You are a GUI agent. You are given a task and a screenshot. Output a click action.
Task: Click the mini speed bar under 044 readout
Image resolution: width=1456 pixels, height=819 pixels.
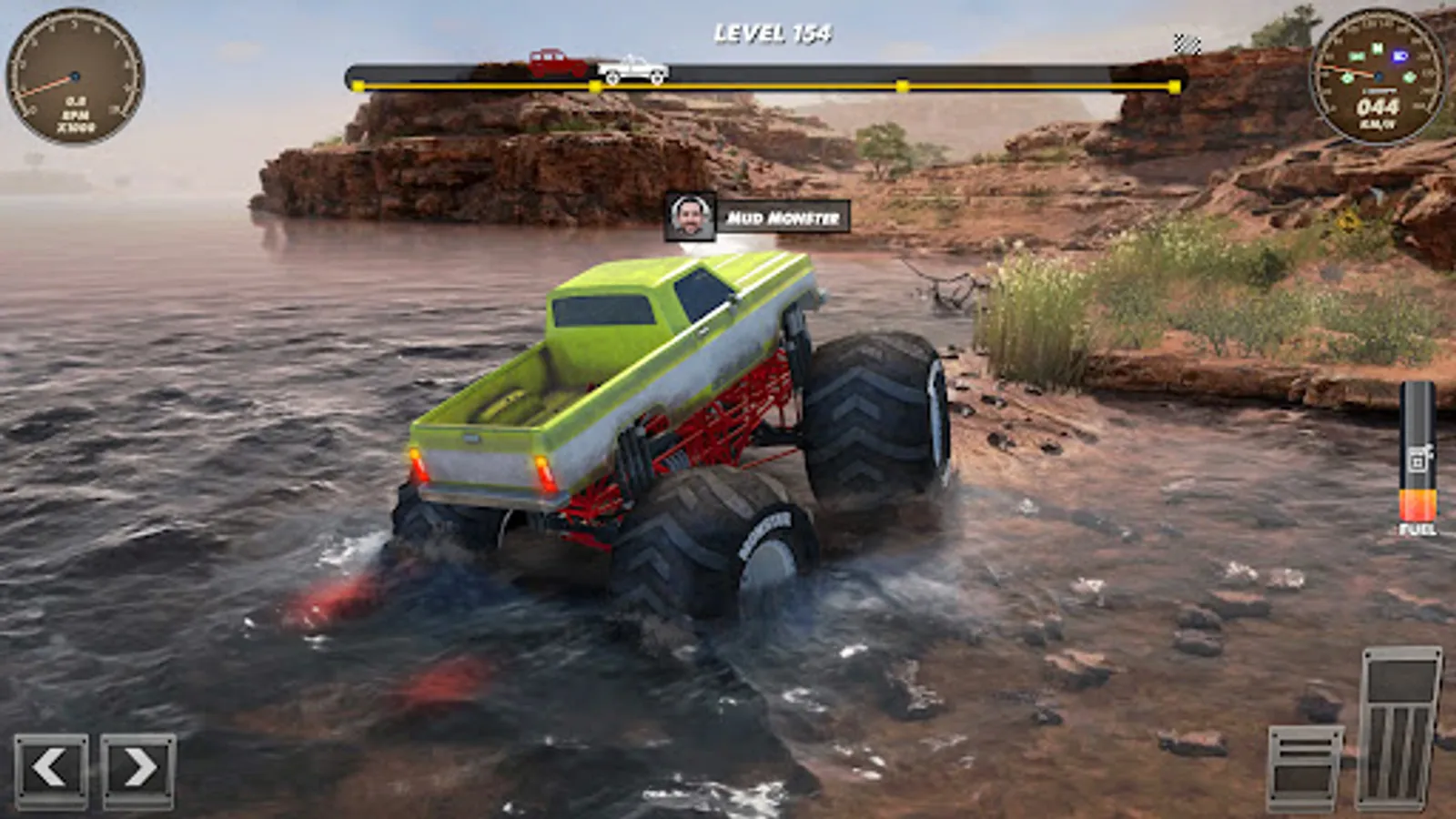point(1380,90)
